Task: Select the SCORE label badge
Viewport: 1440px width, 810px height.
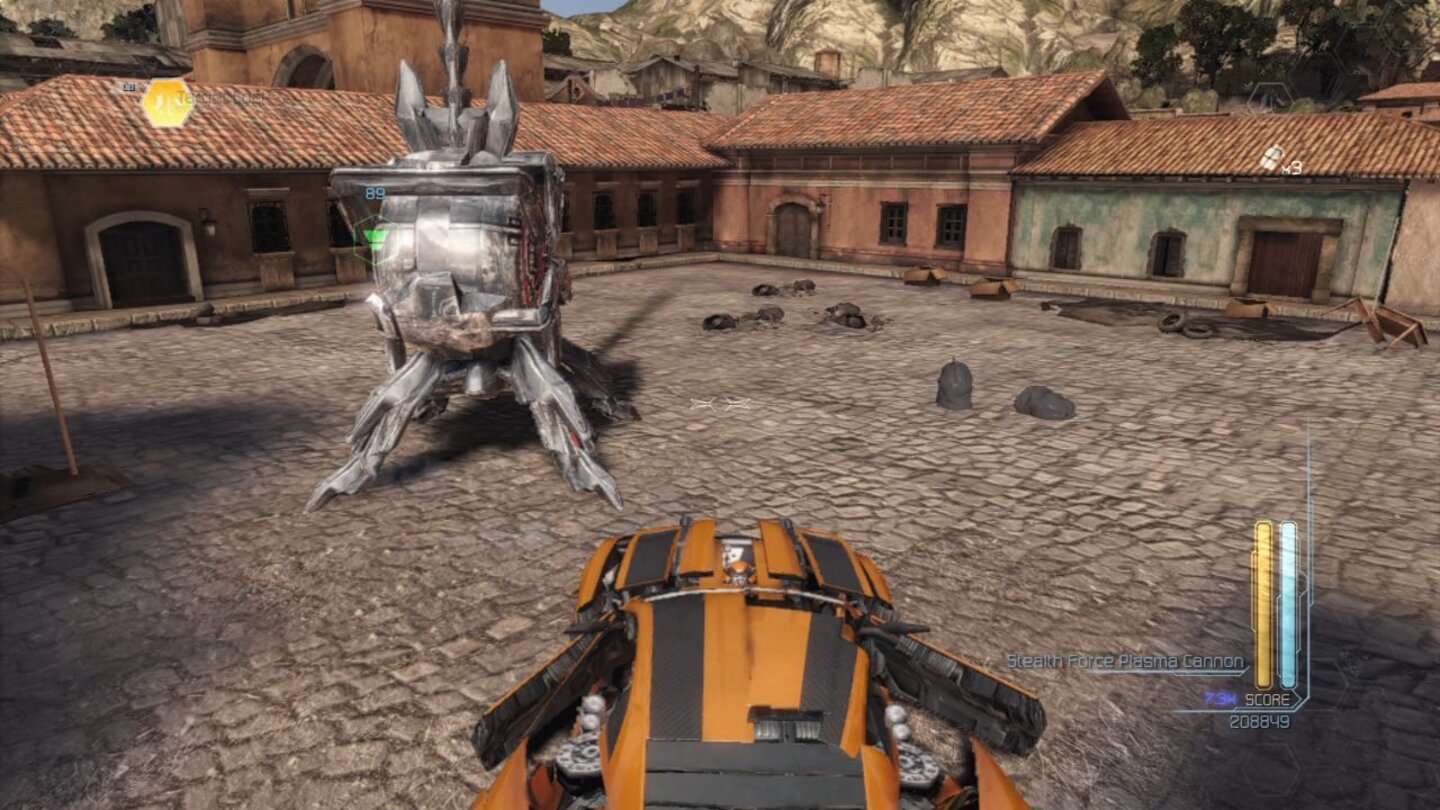Action: pos(1268,698)
